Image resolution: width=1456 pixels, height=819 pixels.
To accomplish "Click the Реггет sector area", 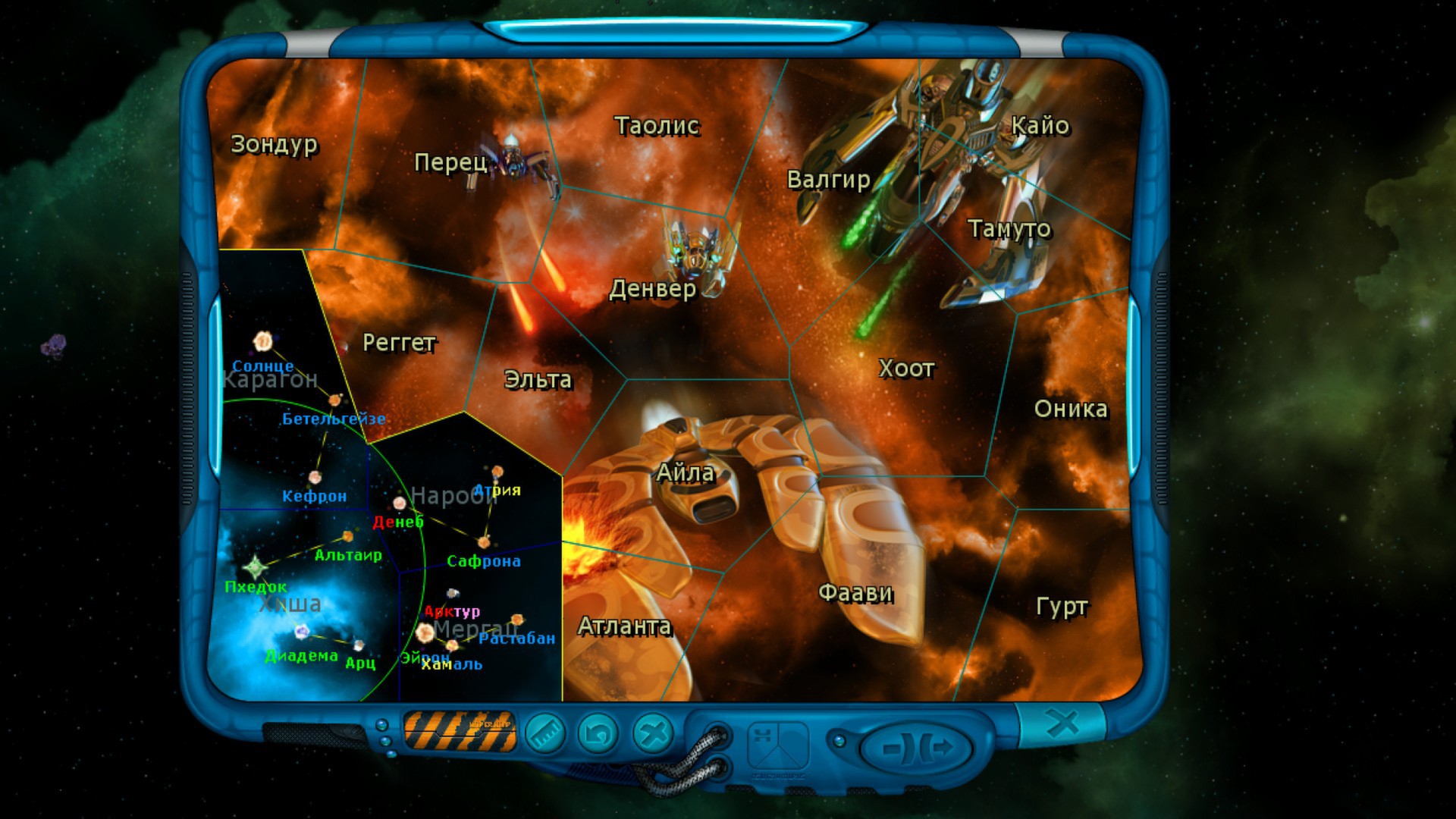I will [398, 343].
